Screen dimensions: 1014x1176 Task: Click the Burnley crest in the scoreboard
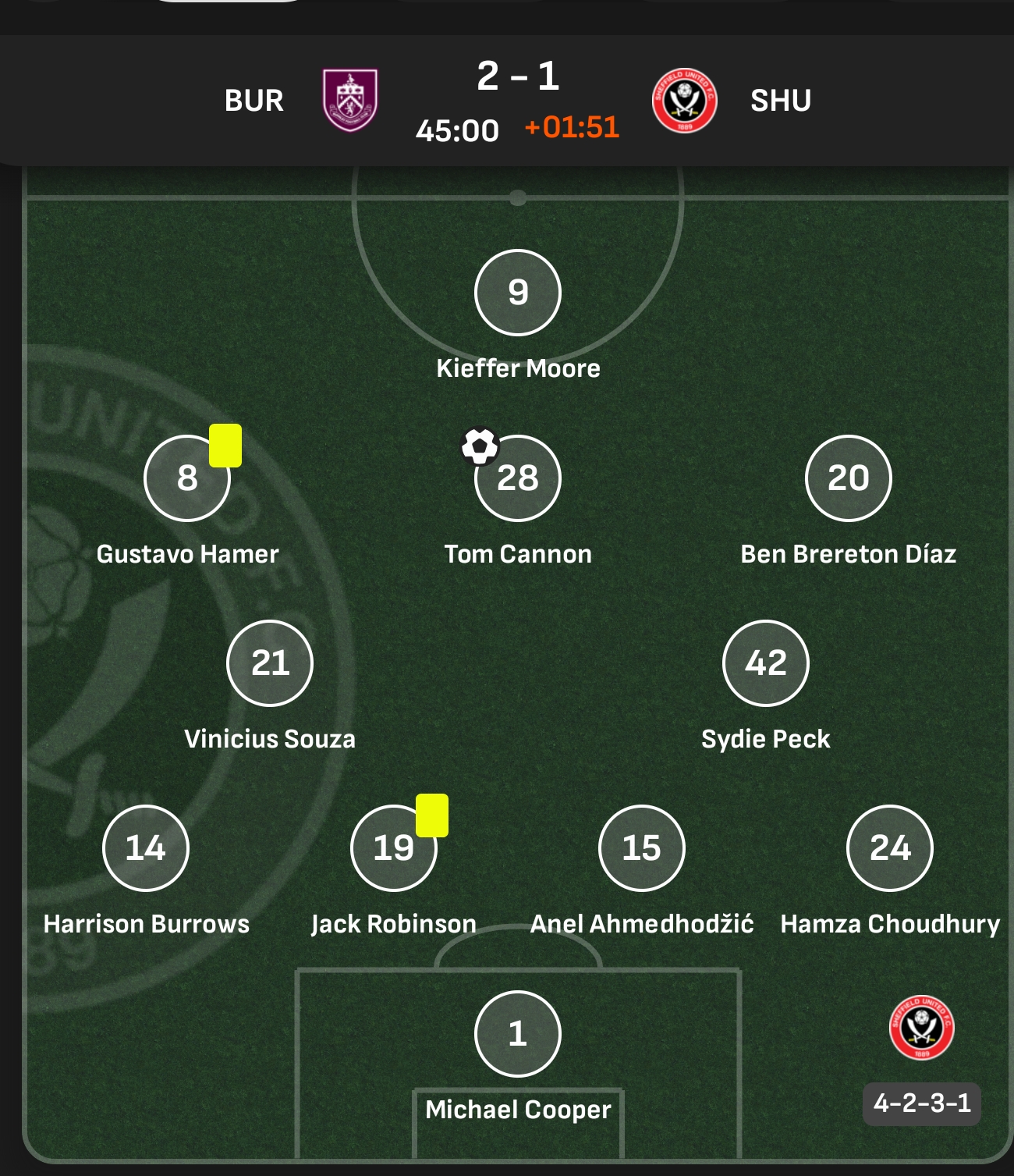(350, 101)
